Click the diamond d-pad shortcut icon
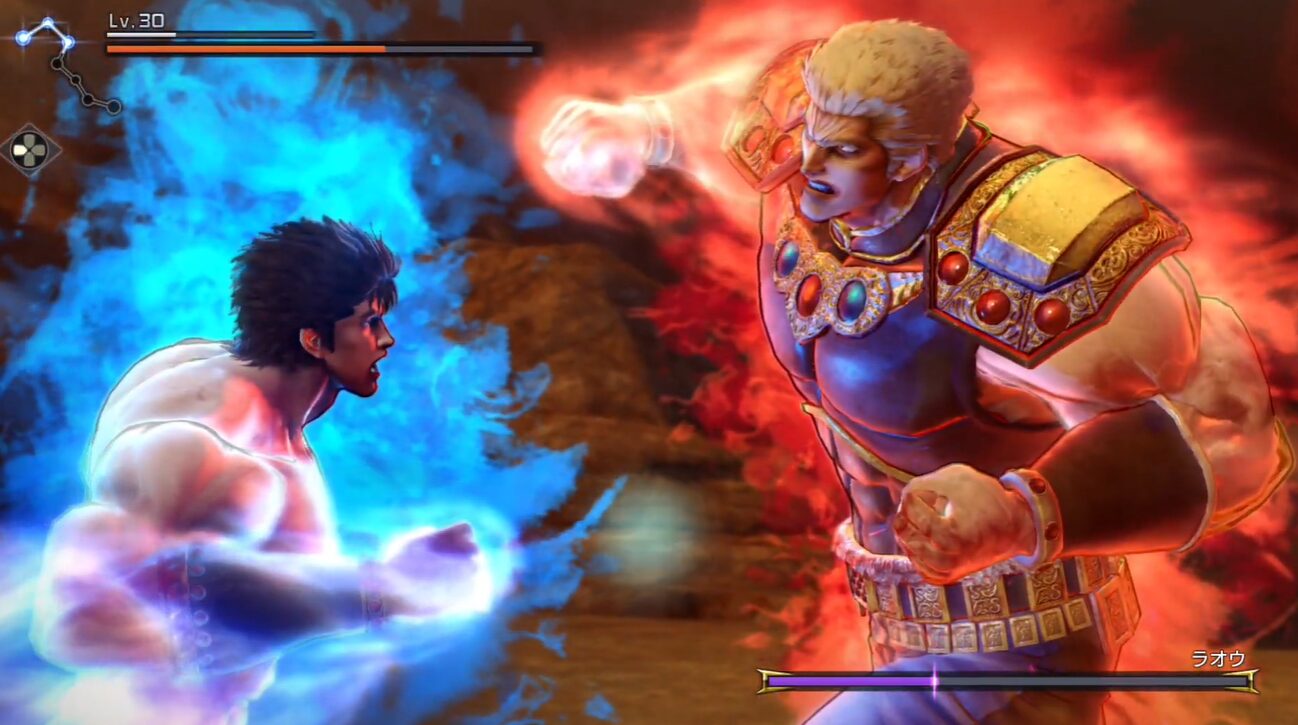 pyautogui.click(x=30, y=151)
